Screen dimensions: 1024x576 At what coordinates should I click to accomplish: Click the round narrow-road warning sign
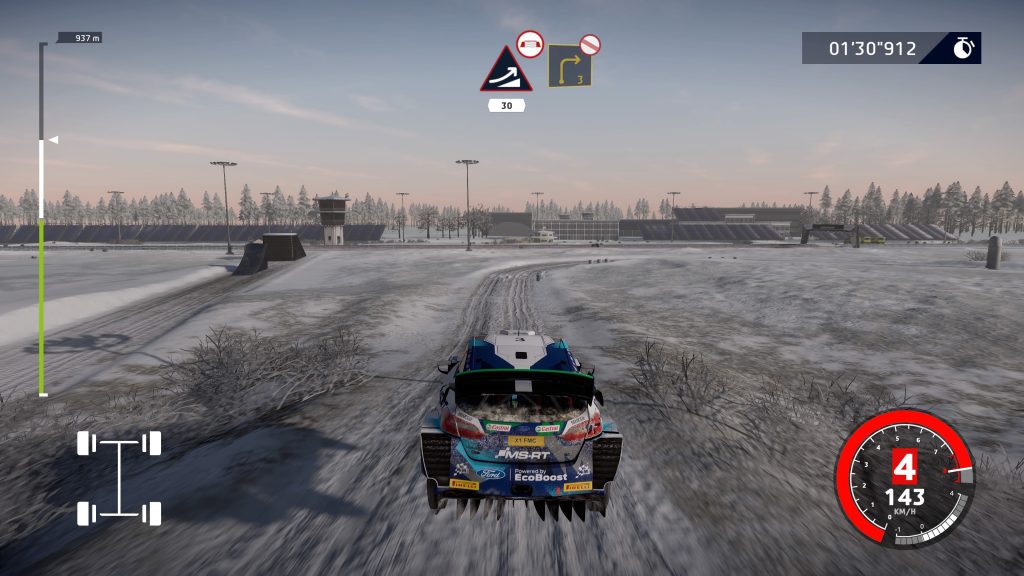click(529, 44)
